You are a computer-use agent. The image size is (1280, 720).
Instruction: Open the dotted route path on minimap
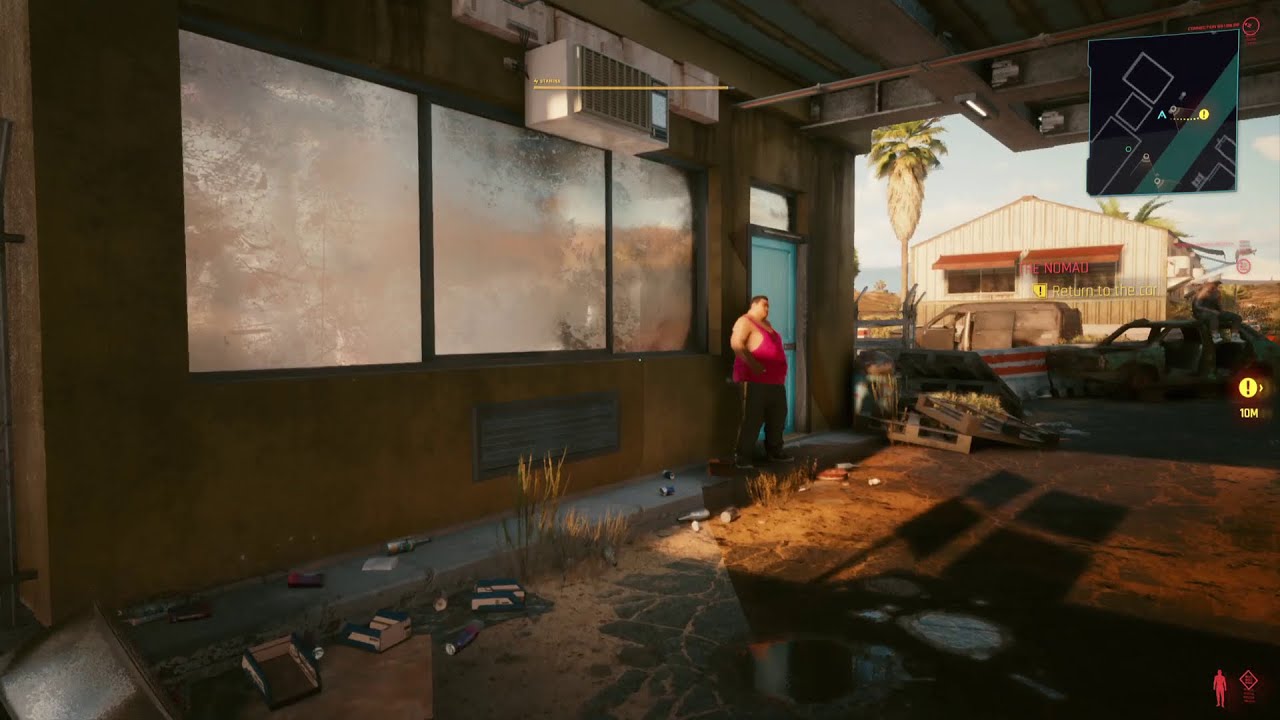coord(1182,119)
